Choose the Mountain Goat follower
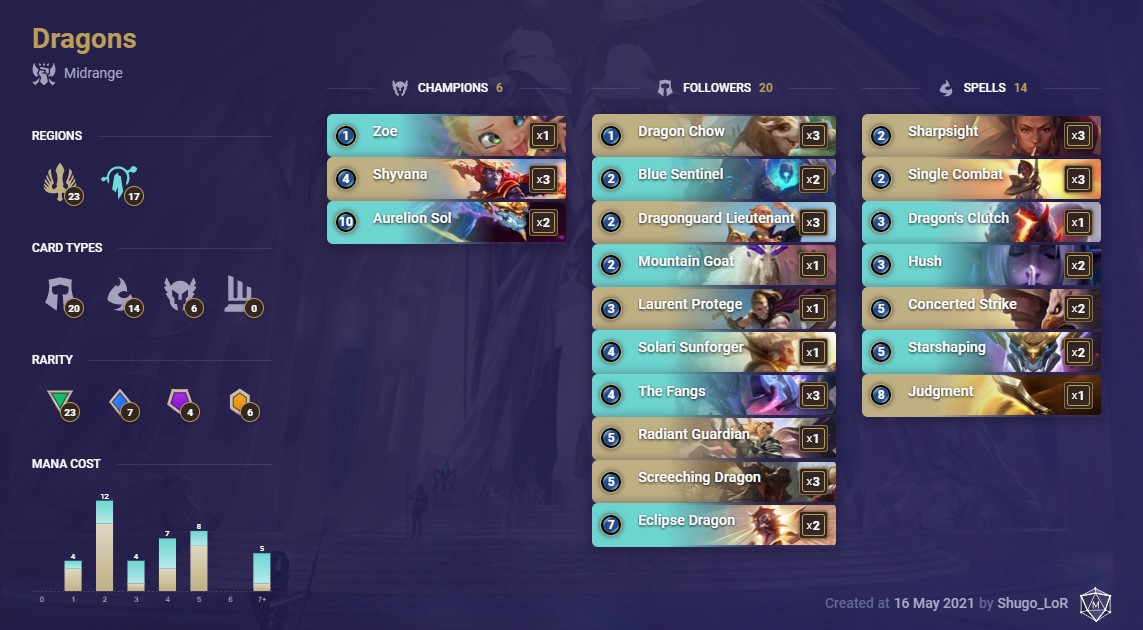This screenshot has width=1143, height=630. tap(712, 265)
